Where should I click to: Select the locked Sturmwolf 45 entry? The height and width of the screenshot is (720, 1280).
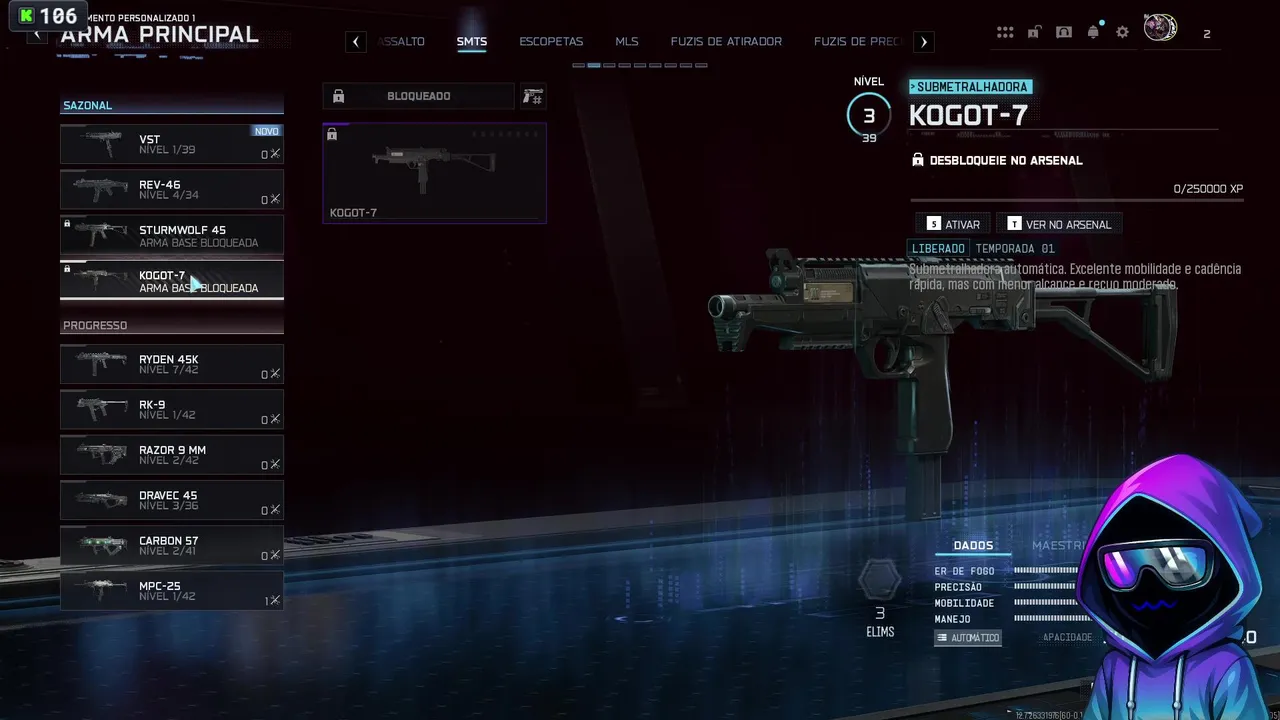[171, 235]
